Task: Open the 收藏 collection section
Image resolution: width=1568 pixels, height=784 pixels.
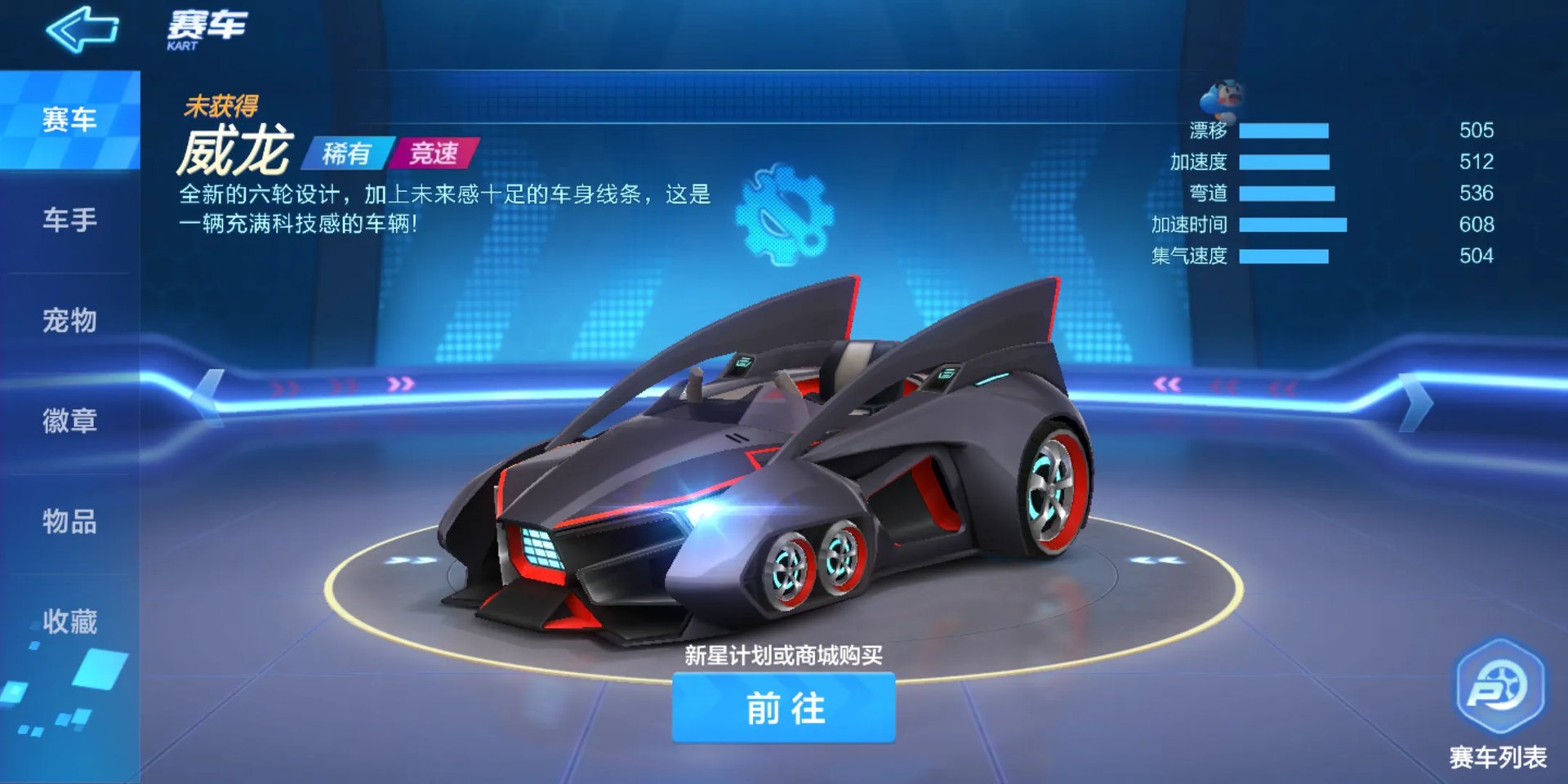Action: 69,625
